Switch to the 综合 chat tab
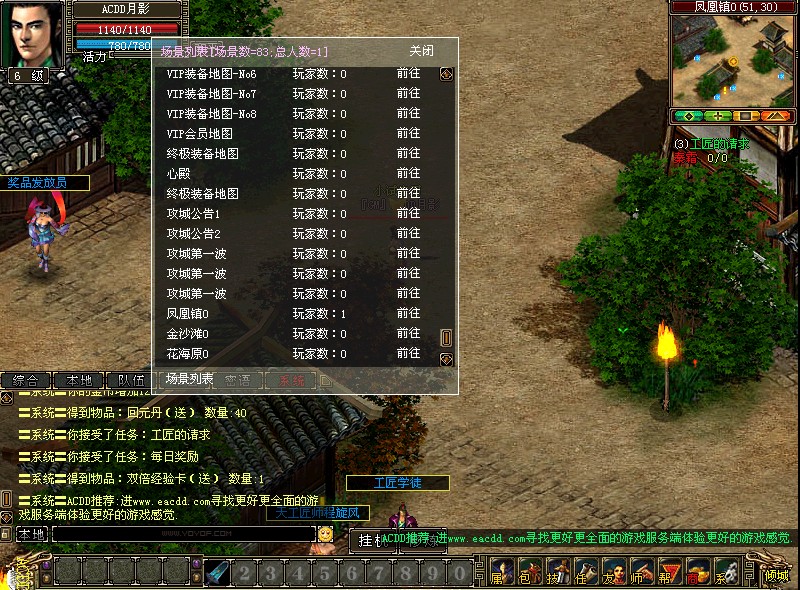Image resolution: width=800 pixels, height=590 pixels. pos(25,381)
